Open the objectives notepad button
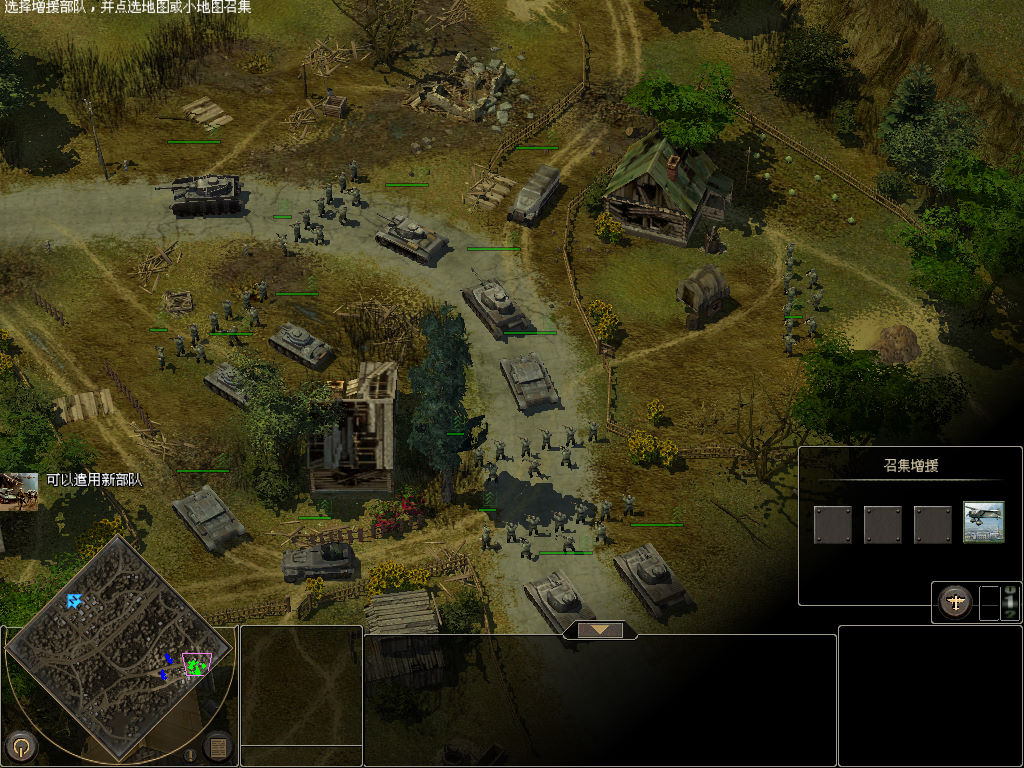The width and height of the screenshot is (1024, 768). 218,745
